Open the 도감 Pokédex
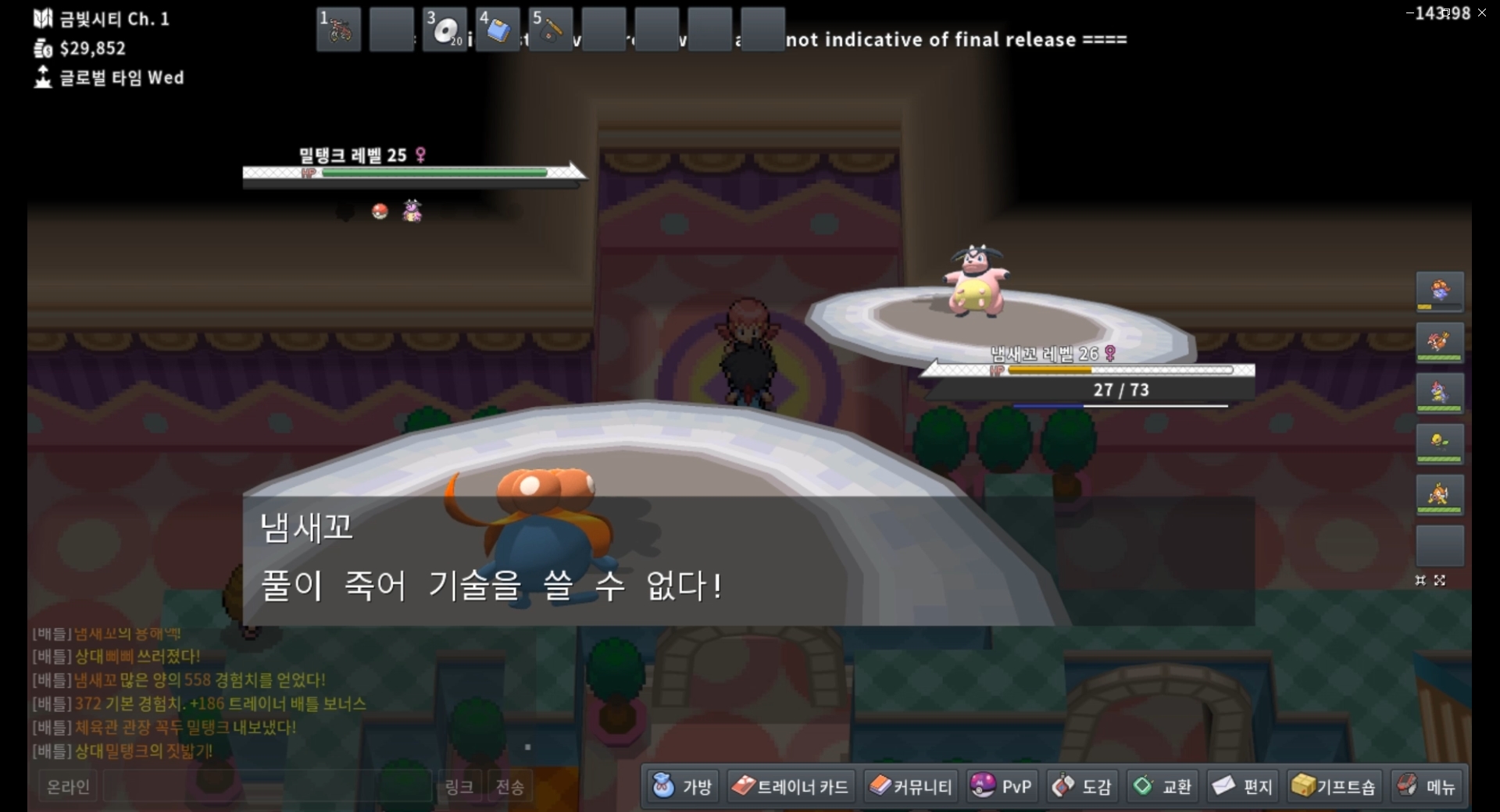 1082,786
